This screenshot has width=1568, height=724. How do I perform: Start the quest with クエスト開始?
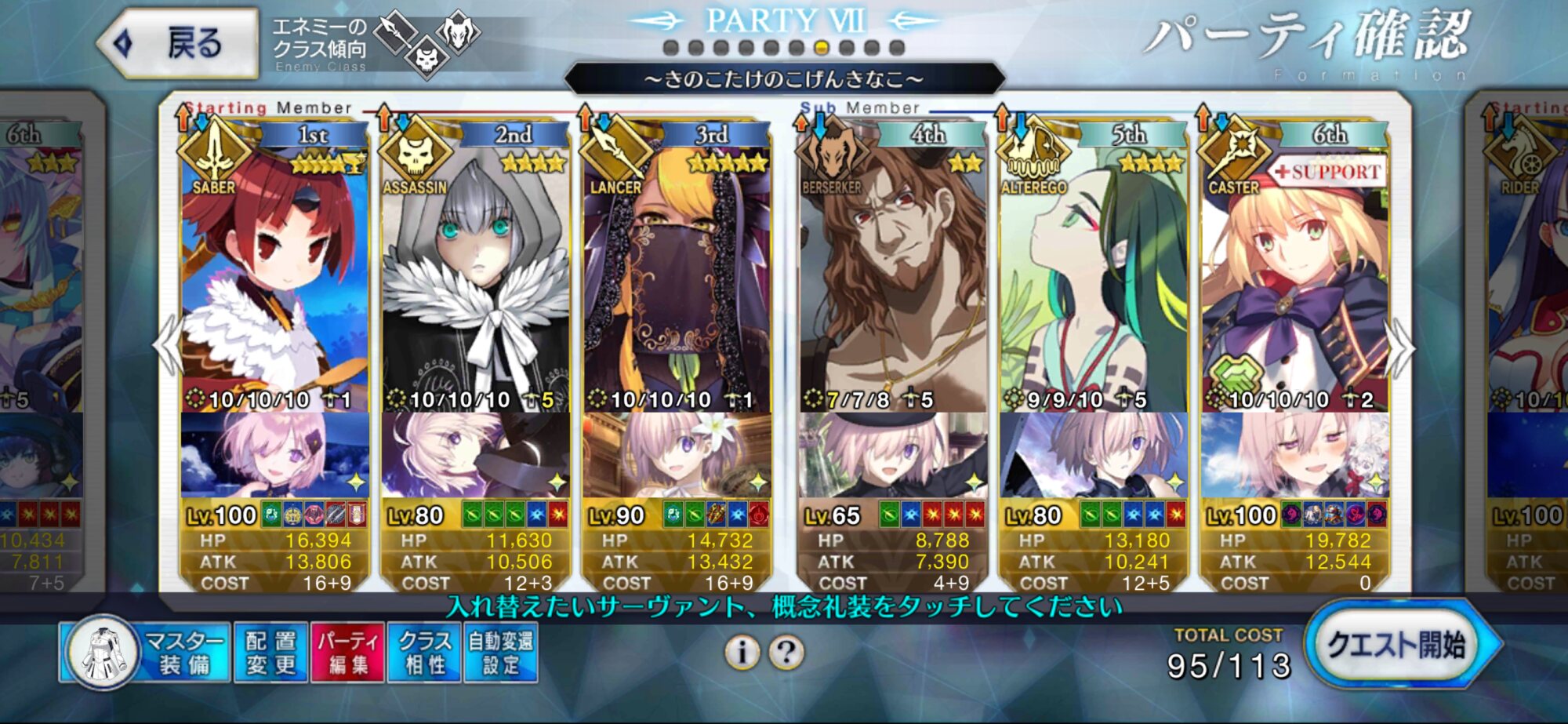(x=1398, y=646)
